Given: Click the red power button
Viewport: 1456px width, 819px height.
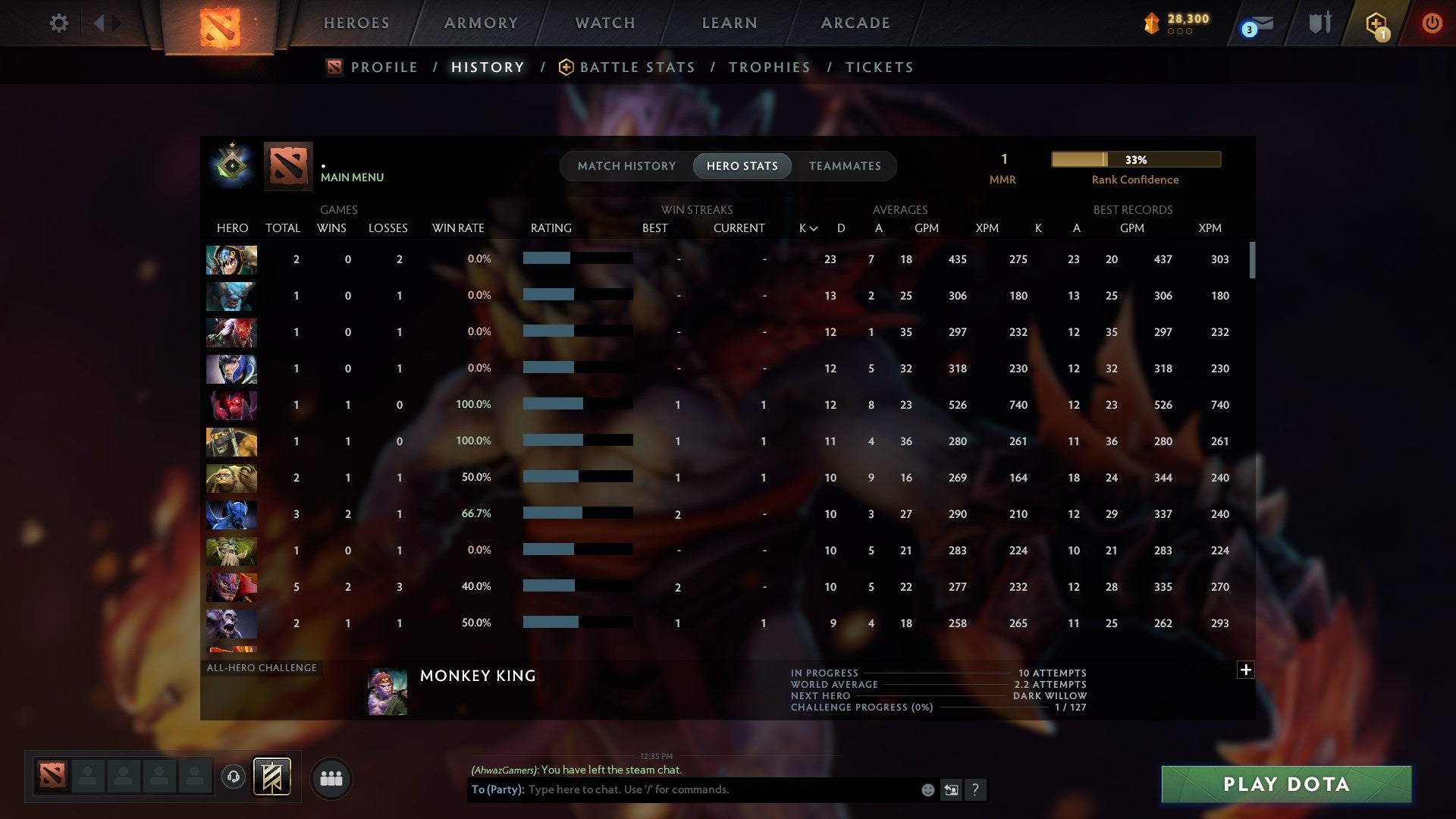Looking at the screenshot, I should click(x=1432, y=23).
